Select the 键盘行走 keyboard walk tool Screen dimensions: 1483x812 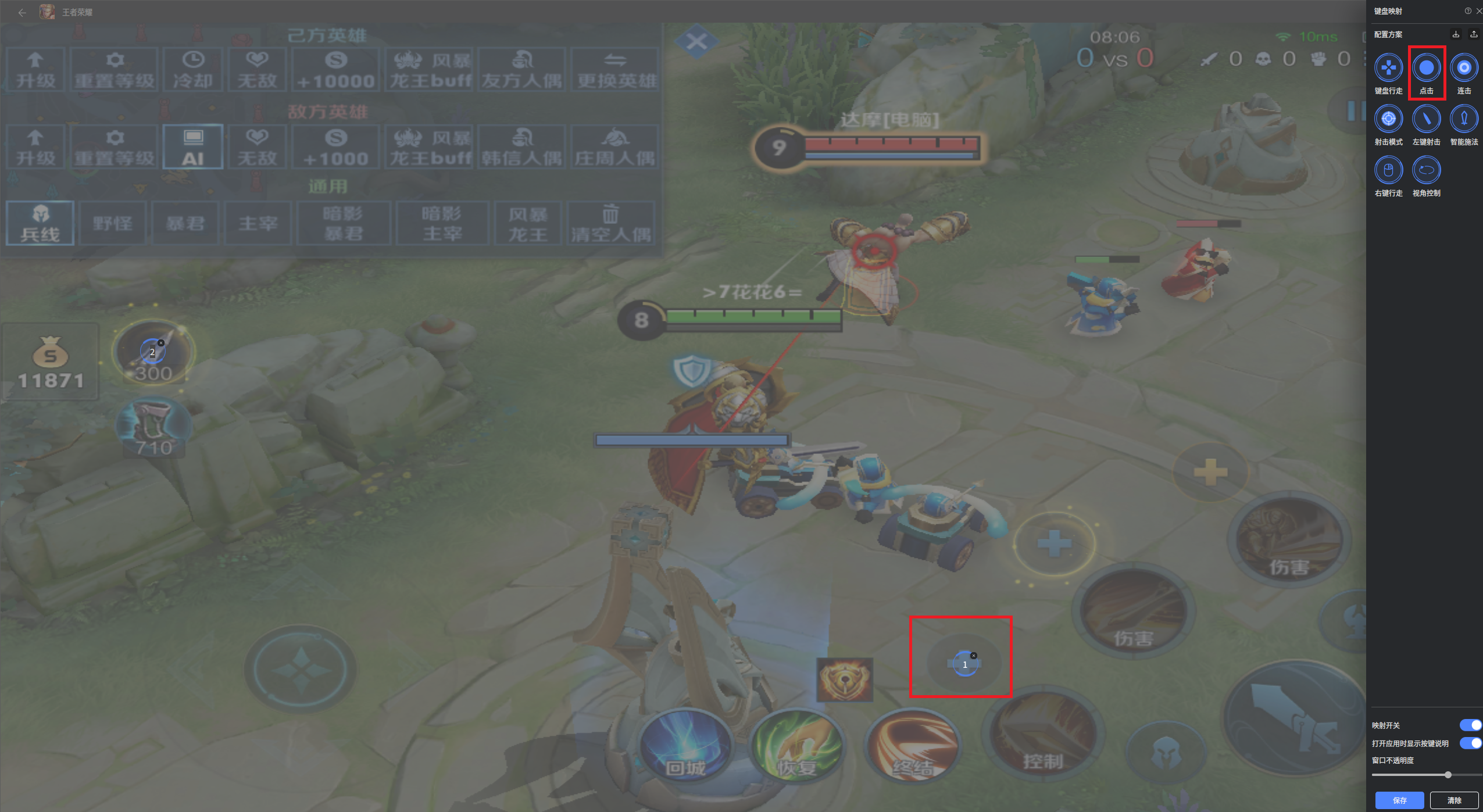point(1388,68)
